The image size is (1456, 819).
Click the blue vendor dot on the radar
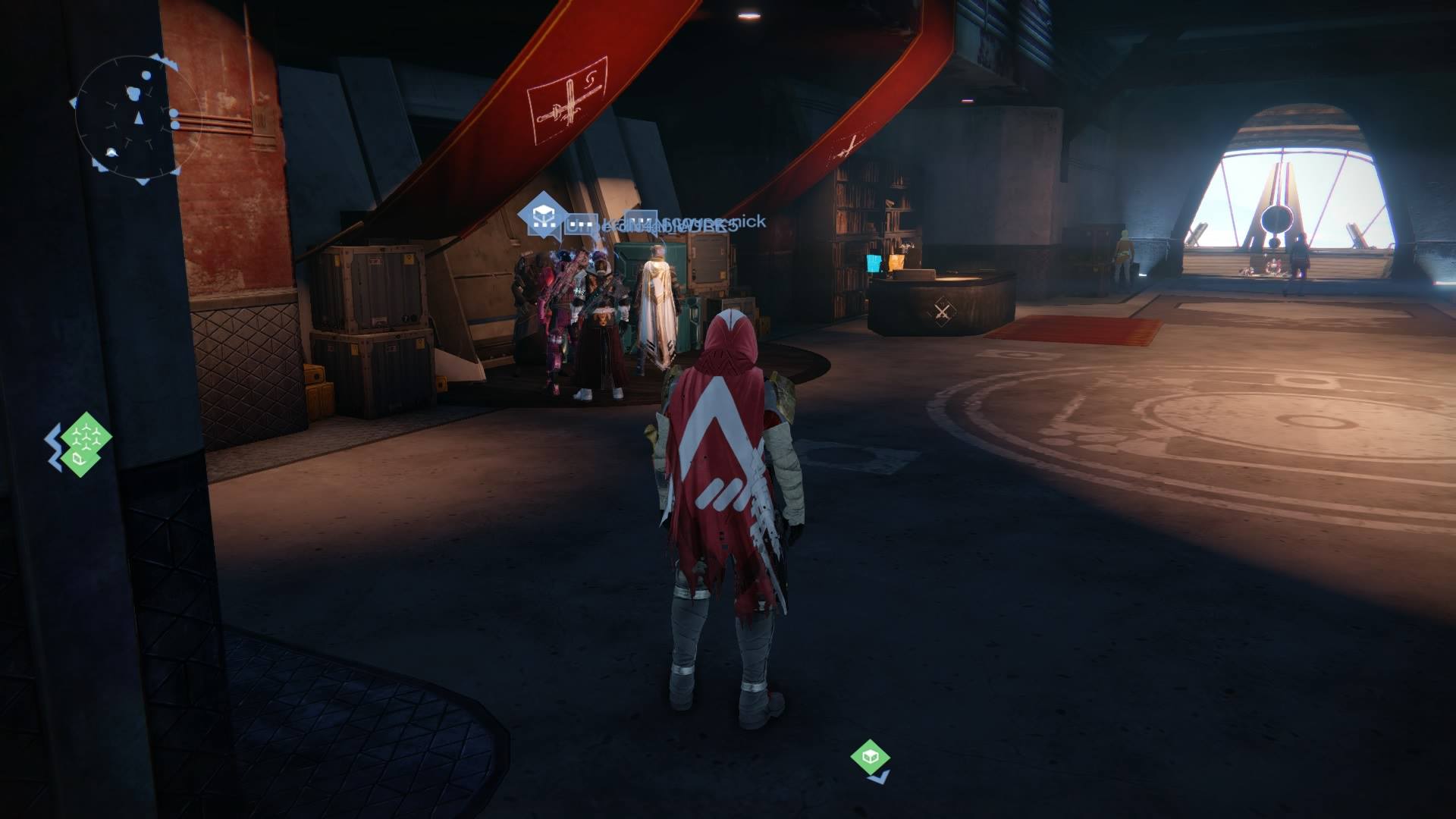[146, 75]
